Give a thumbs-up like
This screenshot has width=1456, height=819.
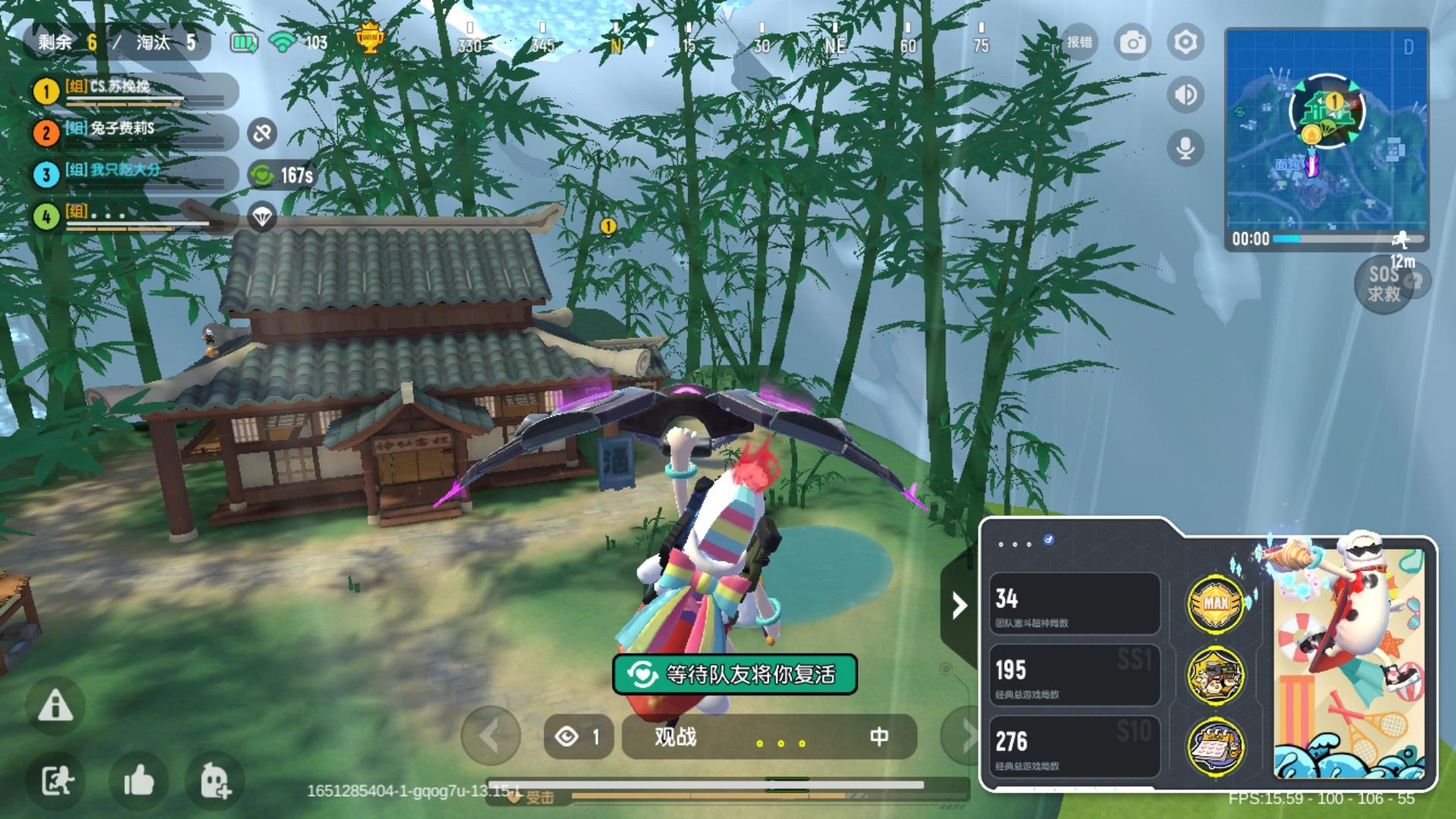138,780
